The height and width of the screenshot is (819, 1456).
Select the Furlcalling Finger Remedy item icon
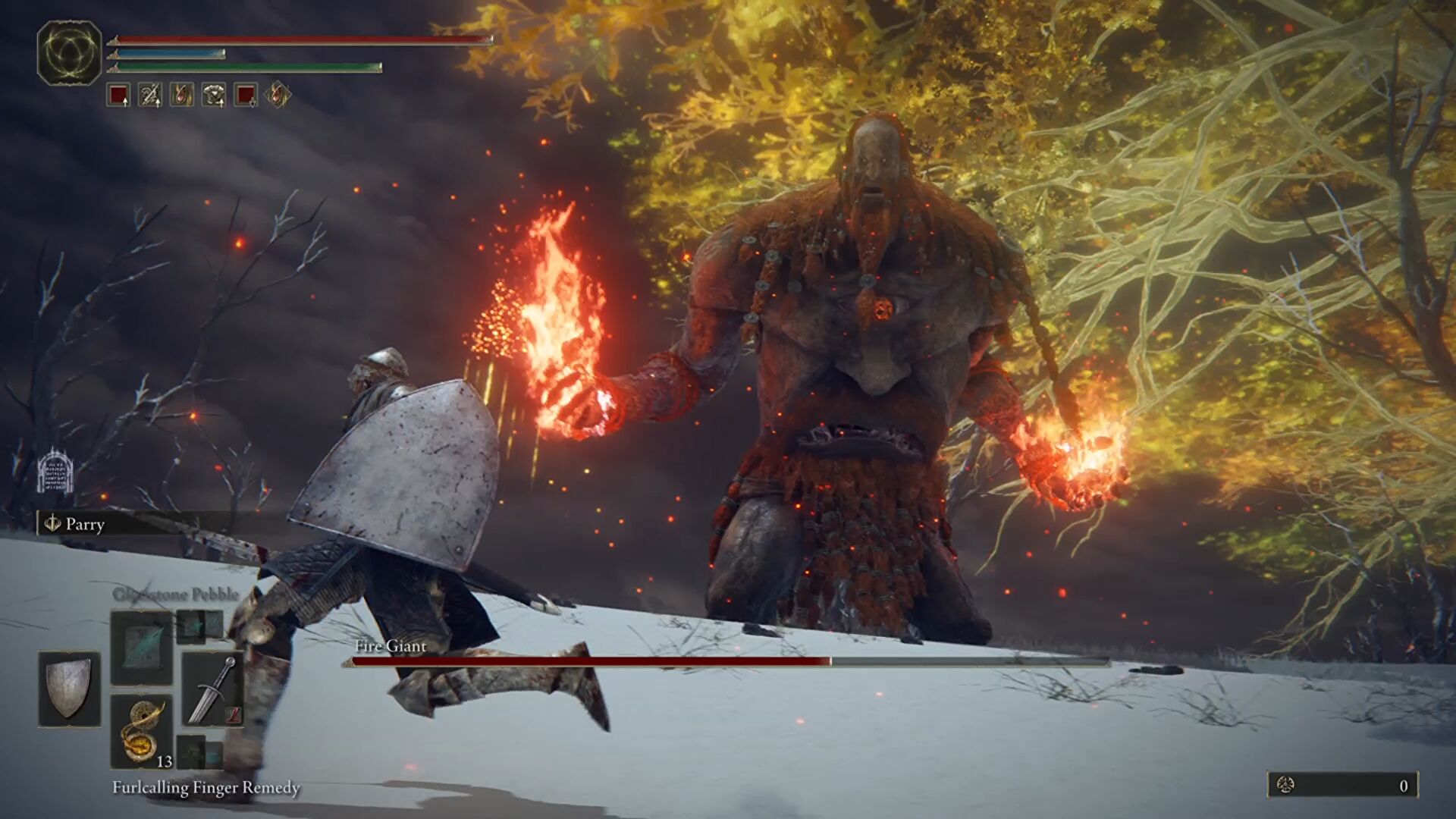click(141, 729)
